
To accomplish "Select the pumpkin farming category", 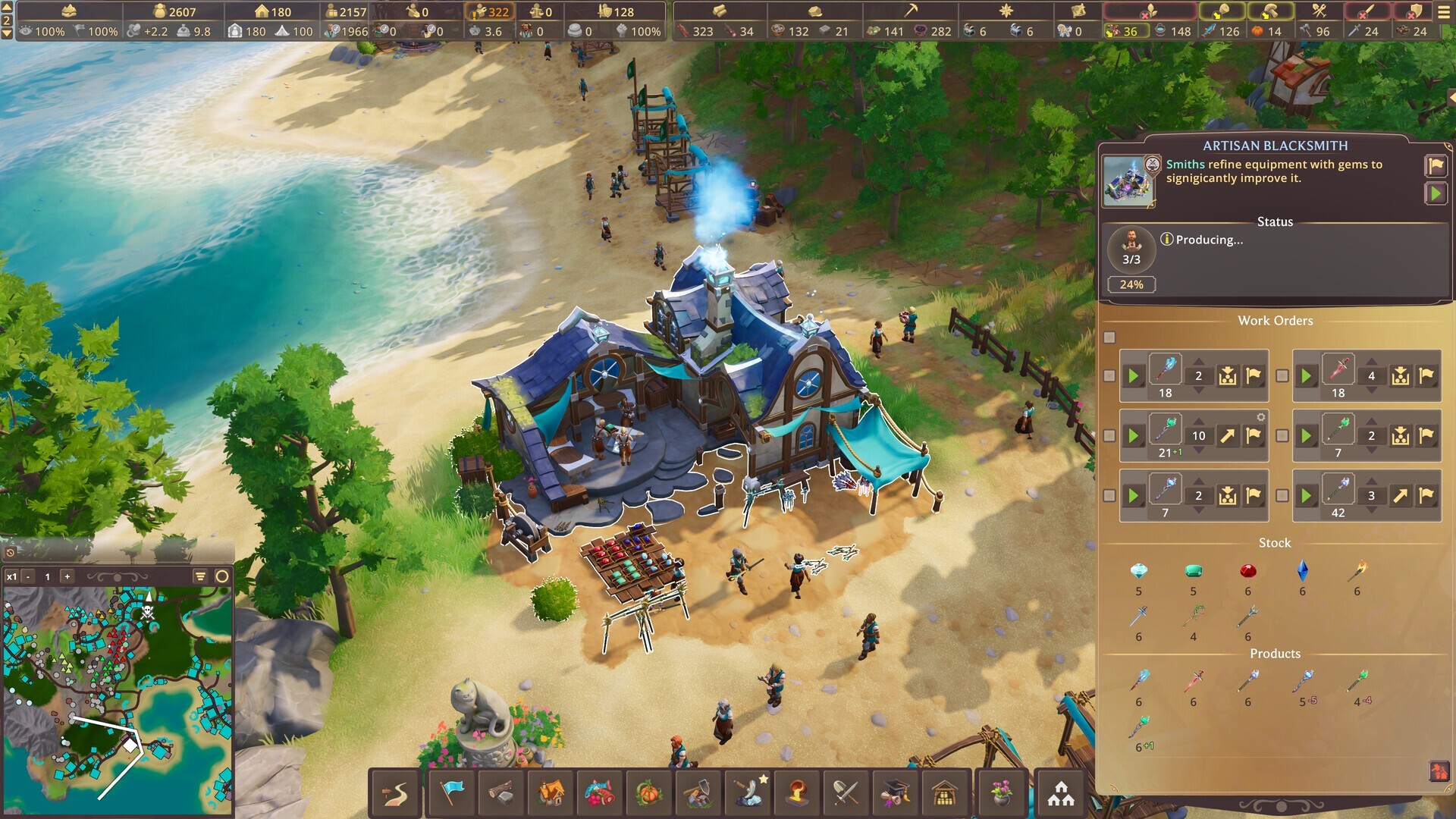I will pos(649,792).
